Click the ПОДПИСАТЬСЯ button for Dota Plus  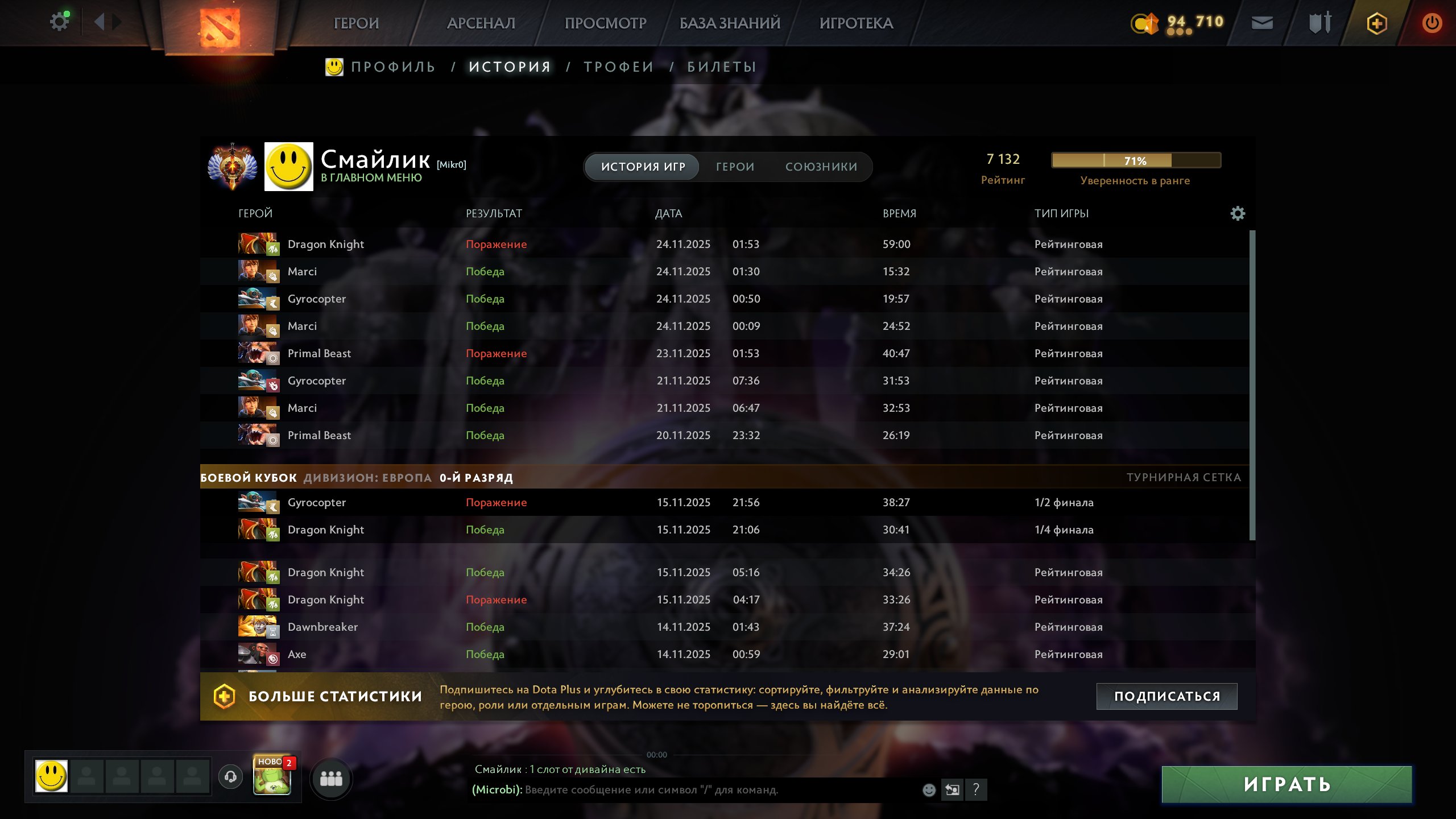coord(1167,695)
